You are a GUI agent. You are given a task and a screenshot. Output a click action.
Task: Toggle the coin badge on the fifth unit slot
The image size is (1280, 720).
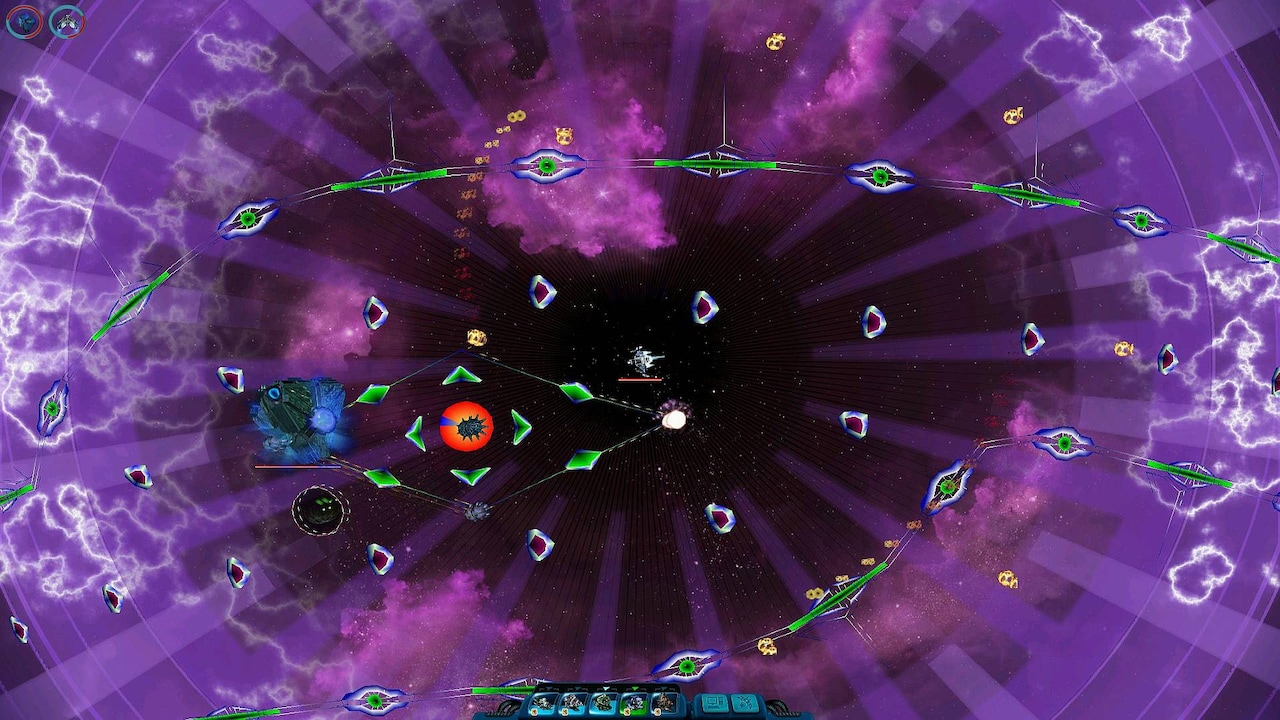point(658,711)
